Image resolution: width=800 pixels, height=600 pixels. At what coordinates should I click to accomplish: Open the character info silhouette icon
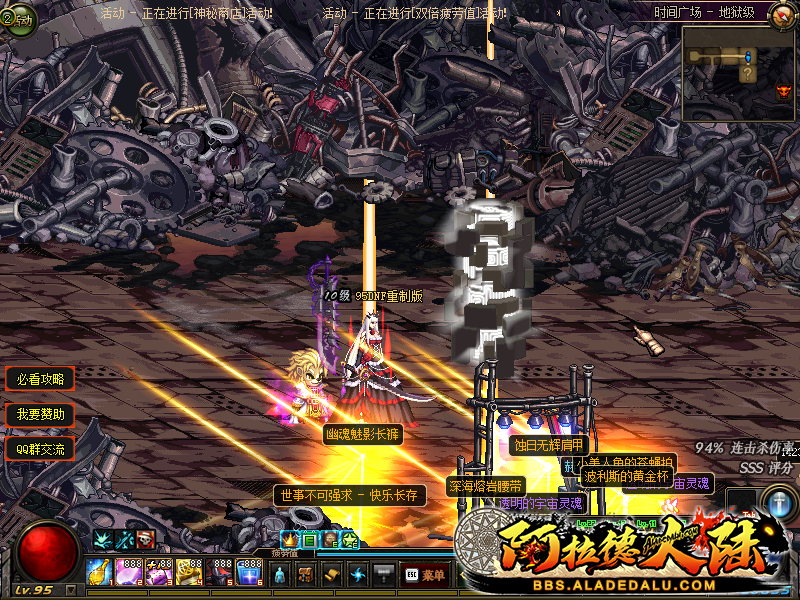(281, 575)
